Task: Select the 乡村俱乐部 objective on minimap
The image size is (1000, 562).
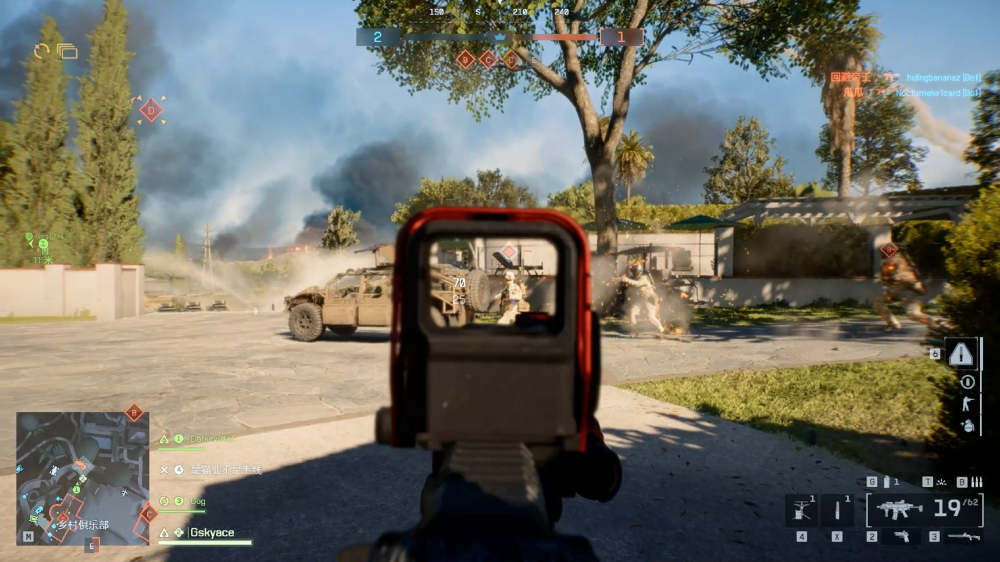Action: click(x=82, y=524)
